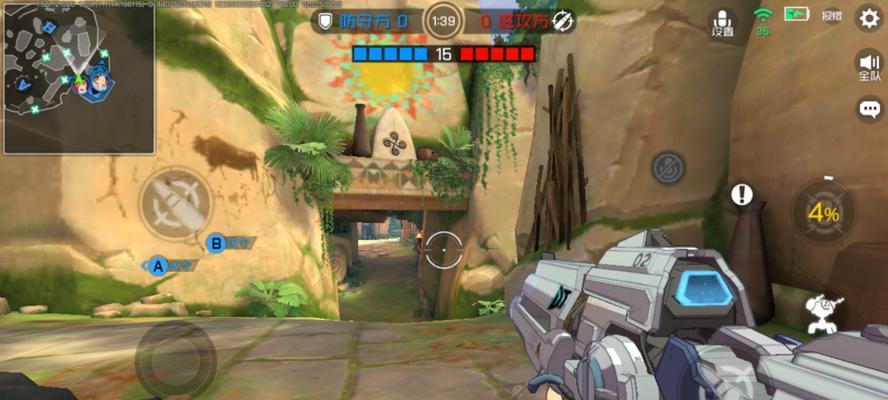Screen dimensions: 888x400
Task: Tap the exclamation mark alert icon
Action: [x=741, y=194]
